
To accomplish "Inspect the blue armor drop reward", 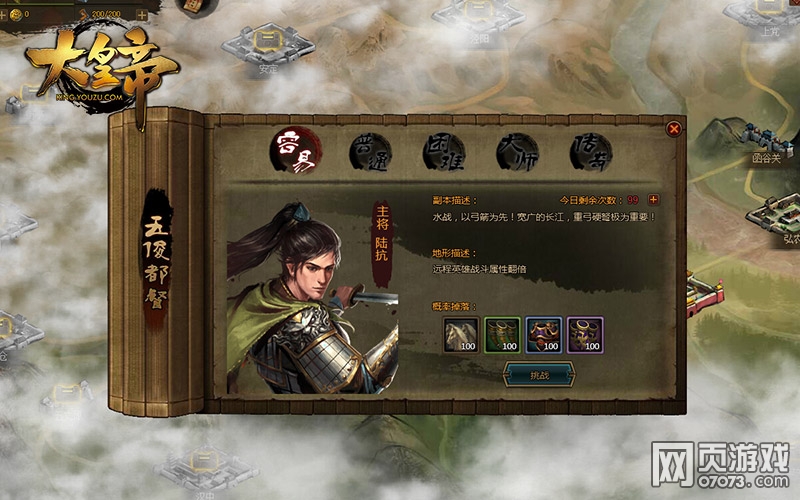I will pyautogui.click(x=544, y=335).
